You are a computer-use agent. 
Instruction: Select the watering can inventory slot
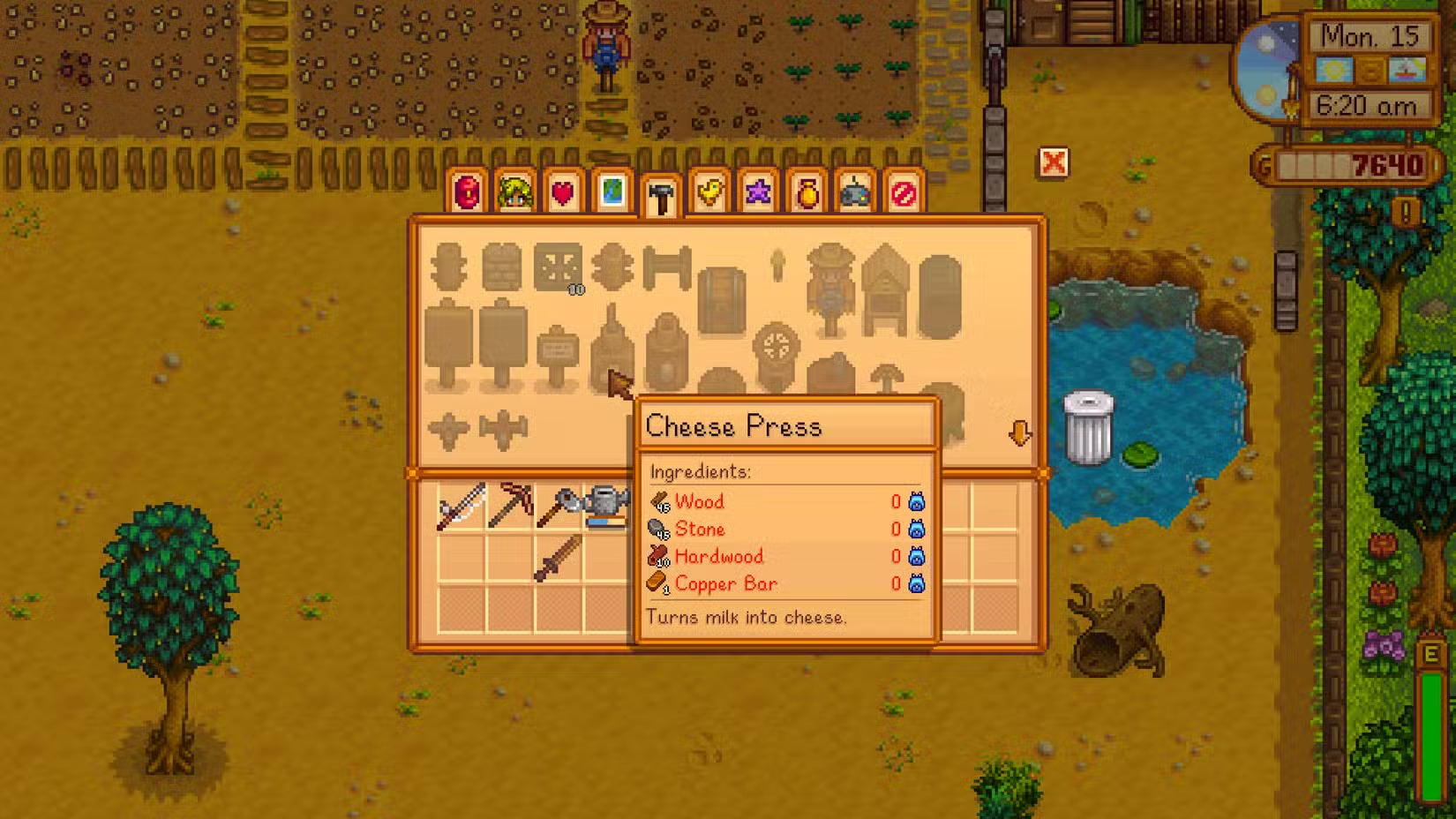[606, 507]
